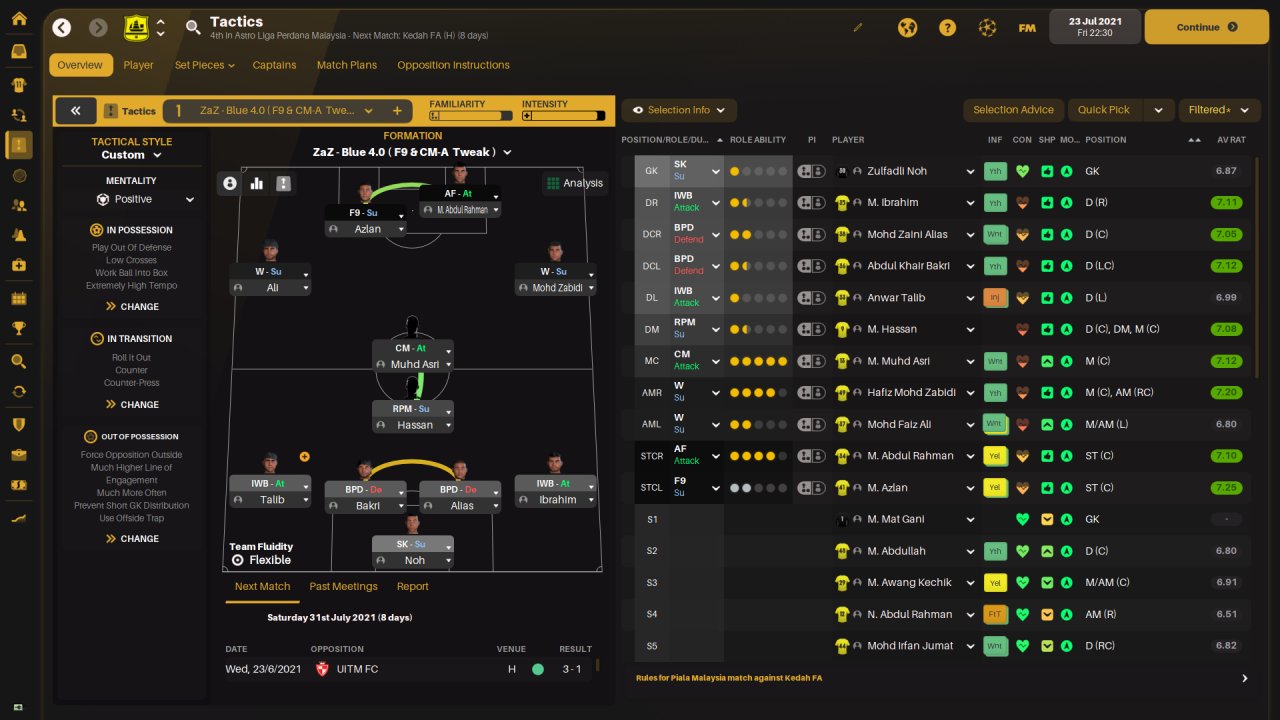Click the Continue button
Image resolution: width=1280 pixels, height=720 pixels.
tap(1205, 27)
